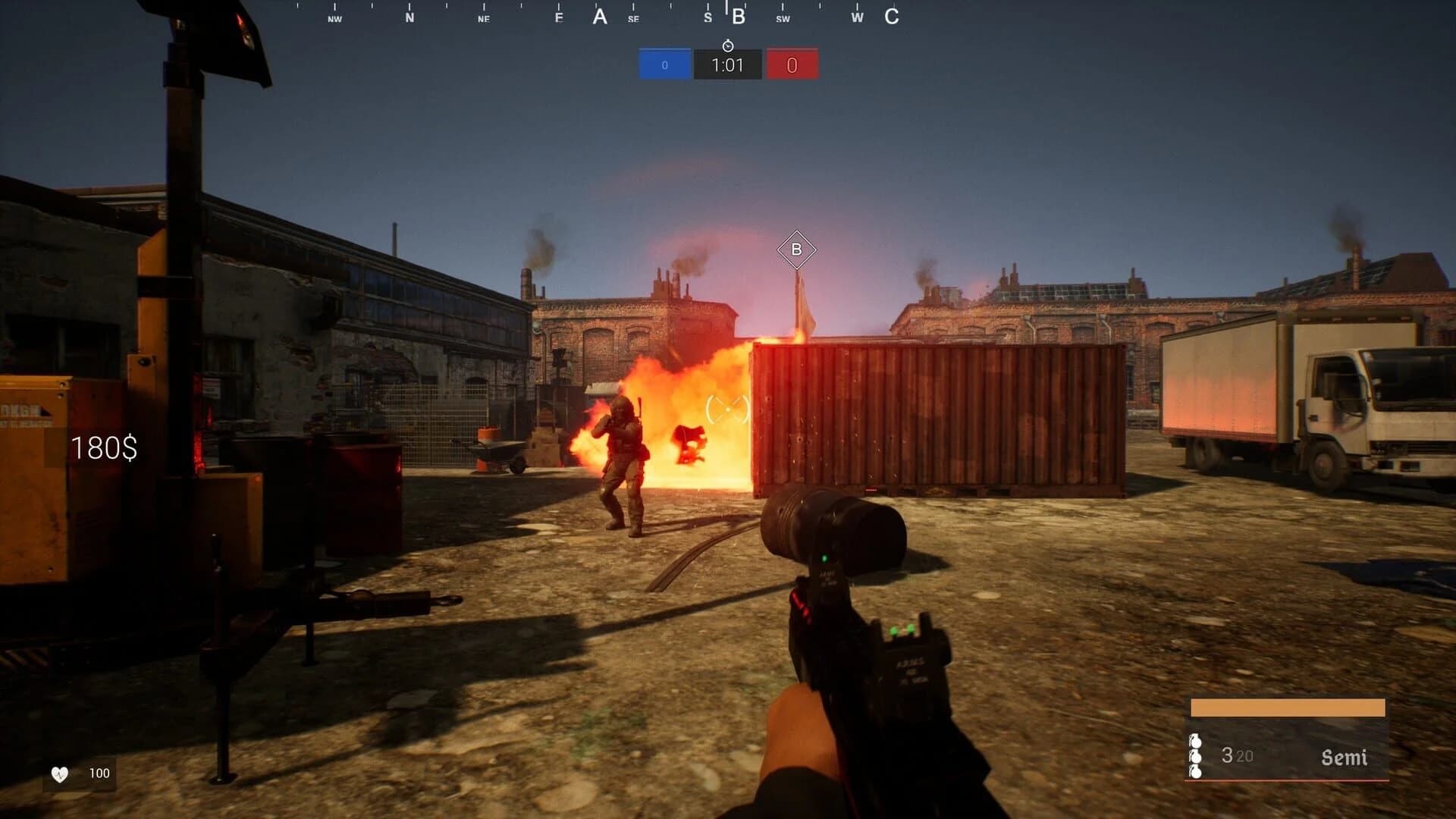Toggle the blue team score box

[664, 64]
